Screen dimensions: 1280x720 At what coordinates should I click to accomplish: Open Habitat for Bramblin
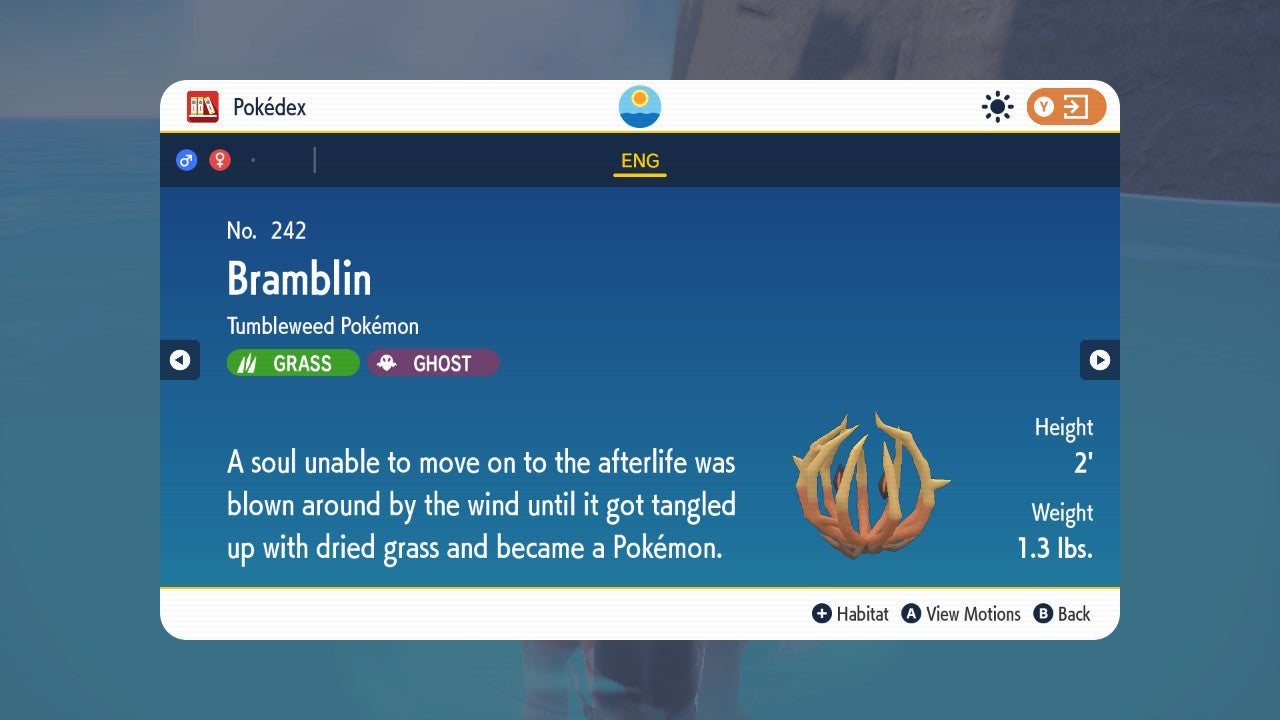(860, 614)
